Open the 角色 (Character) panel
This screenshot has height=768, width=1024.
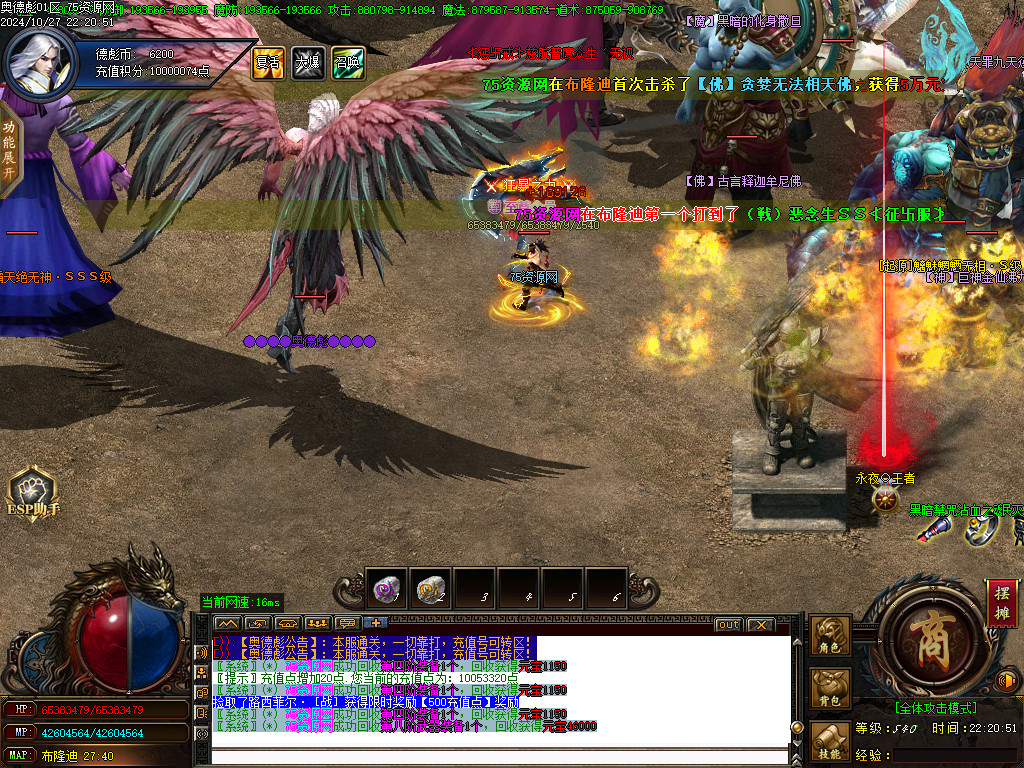[x=830, y=637]
